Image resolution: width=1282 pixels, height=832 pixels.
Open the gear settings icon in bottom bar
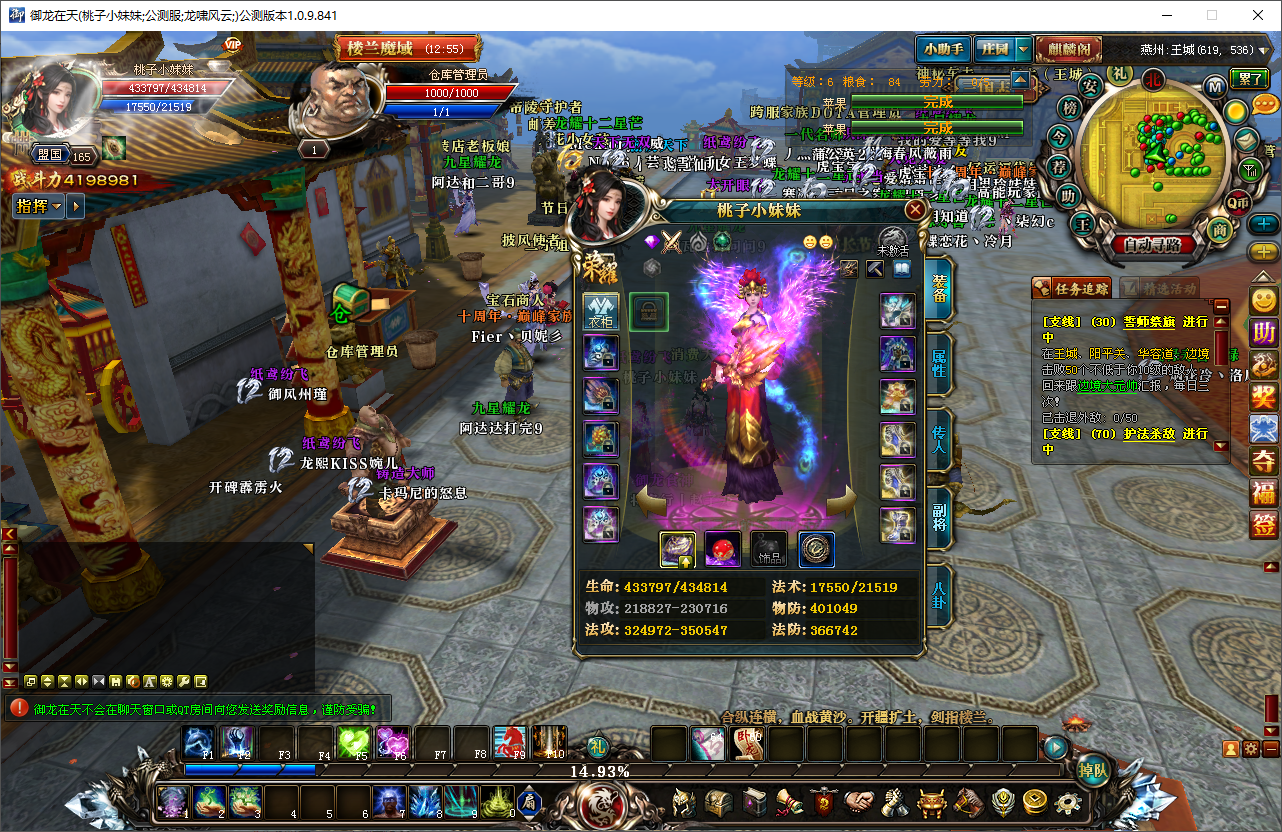coord(1068,801)
